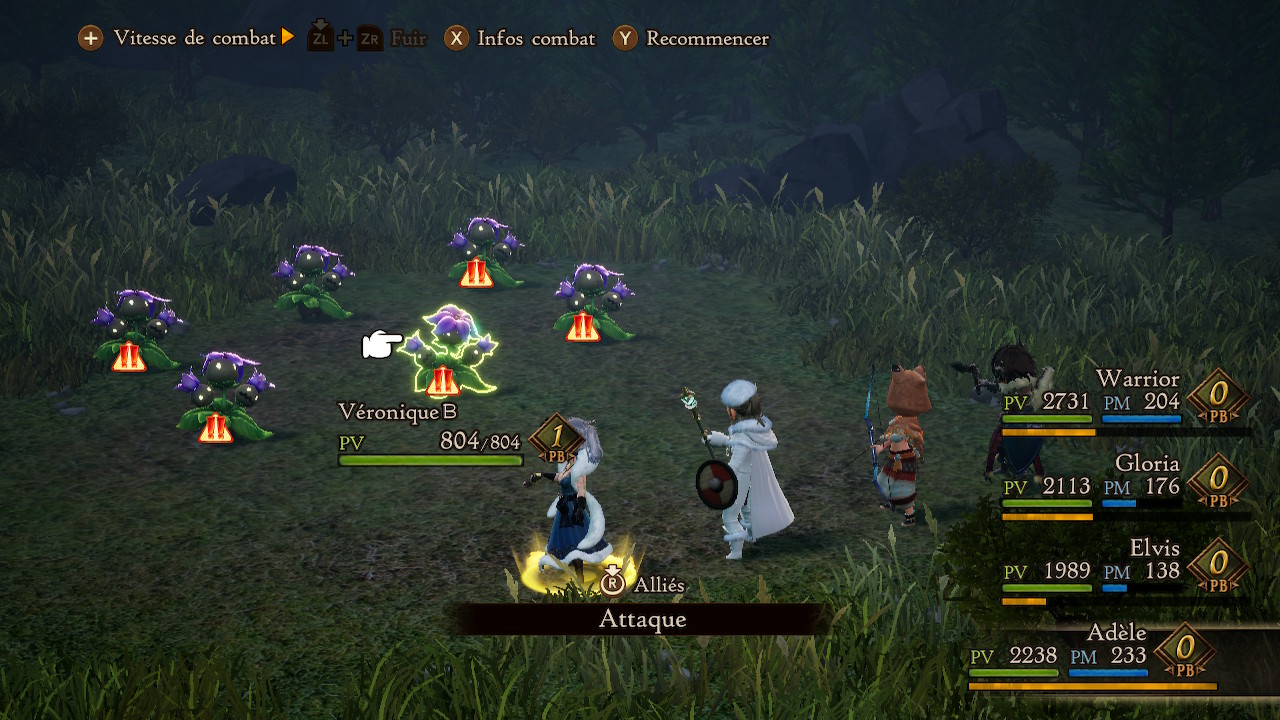Confirm the Attaque command
The height and width of the screenshot is (720, 1280).
pyautogui.click(x=642, y=619)
